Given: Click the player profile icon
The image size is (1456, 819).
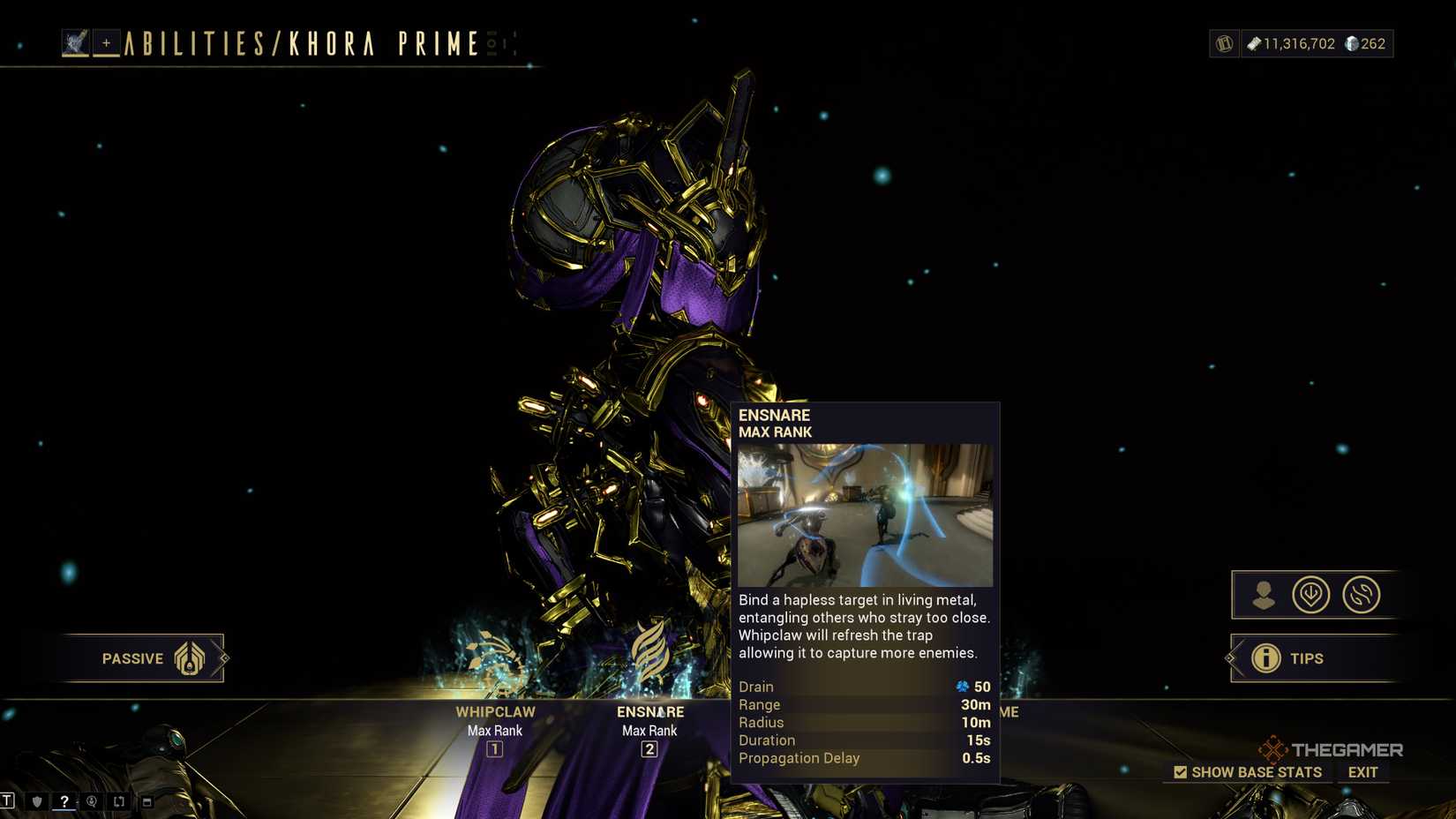Looking at the screenshot, I should (1262, 595).
